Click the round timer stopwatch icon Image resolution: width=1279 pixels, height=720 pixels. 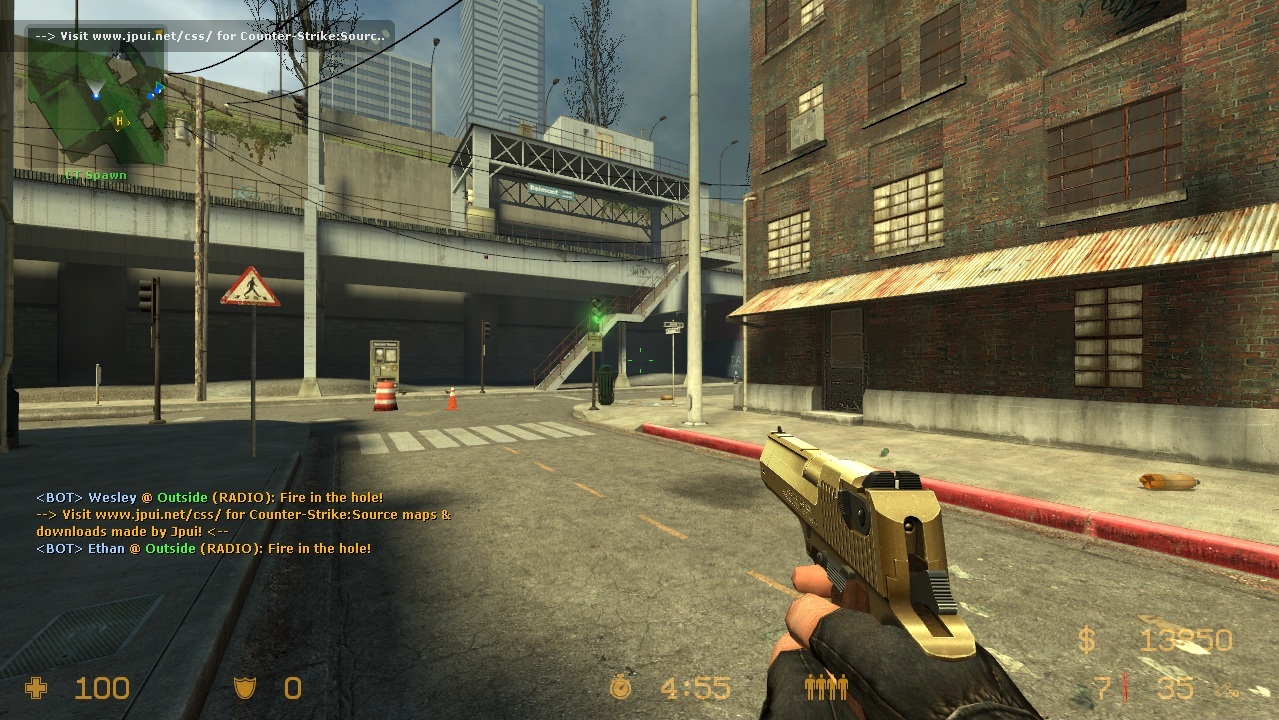coord(621,687)
